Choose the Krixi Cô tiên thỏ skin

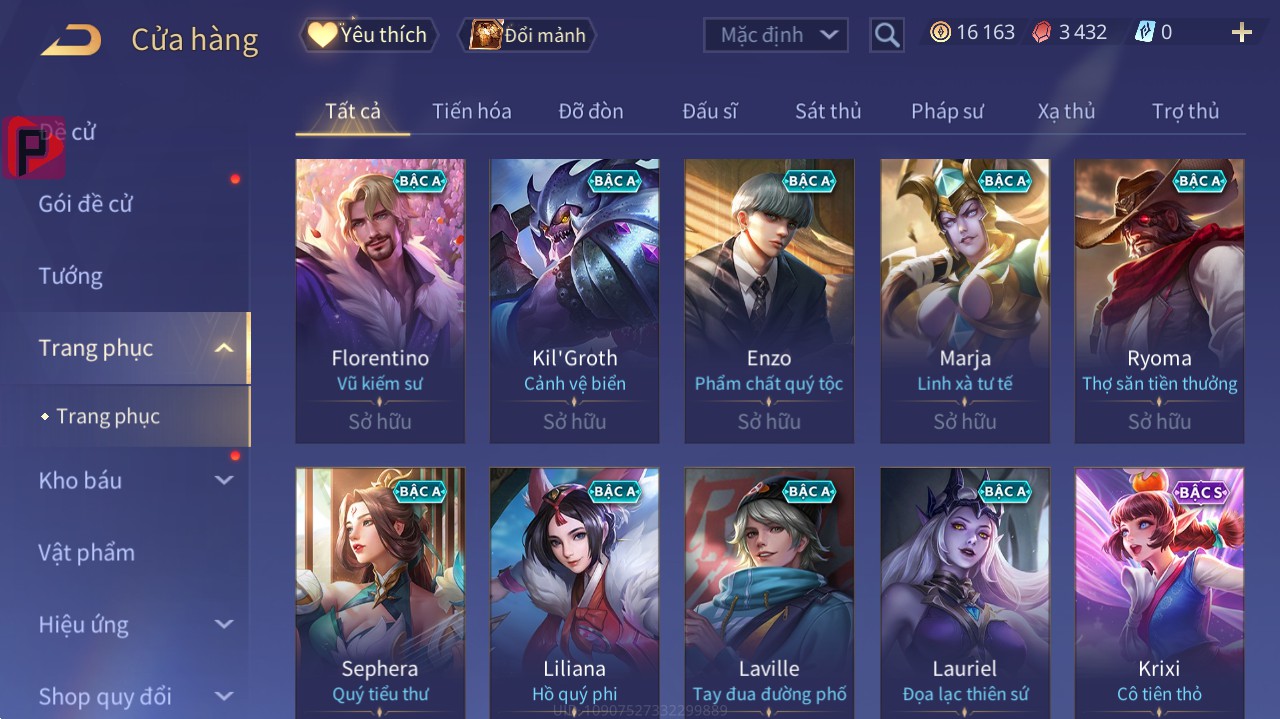tap(1159, 592)
